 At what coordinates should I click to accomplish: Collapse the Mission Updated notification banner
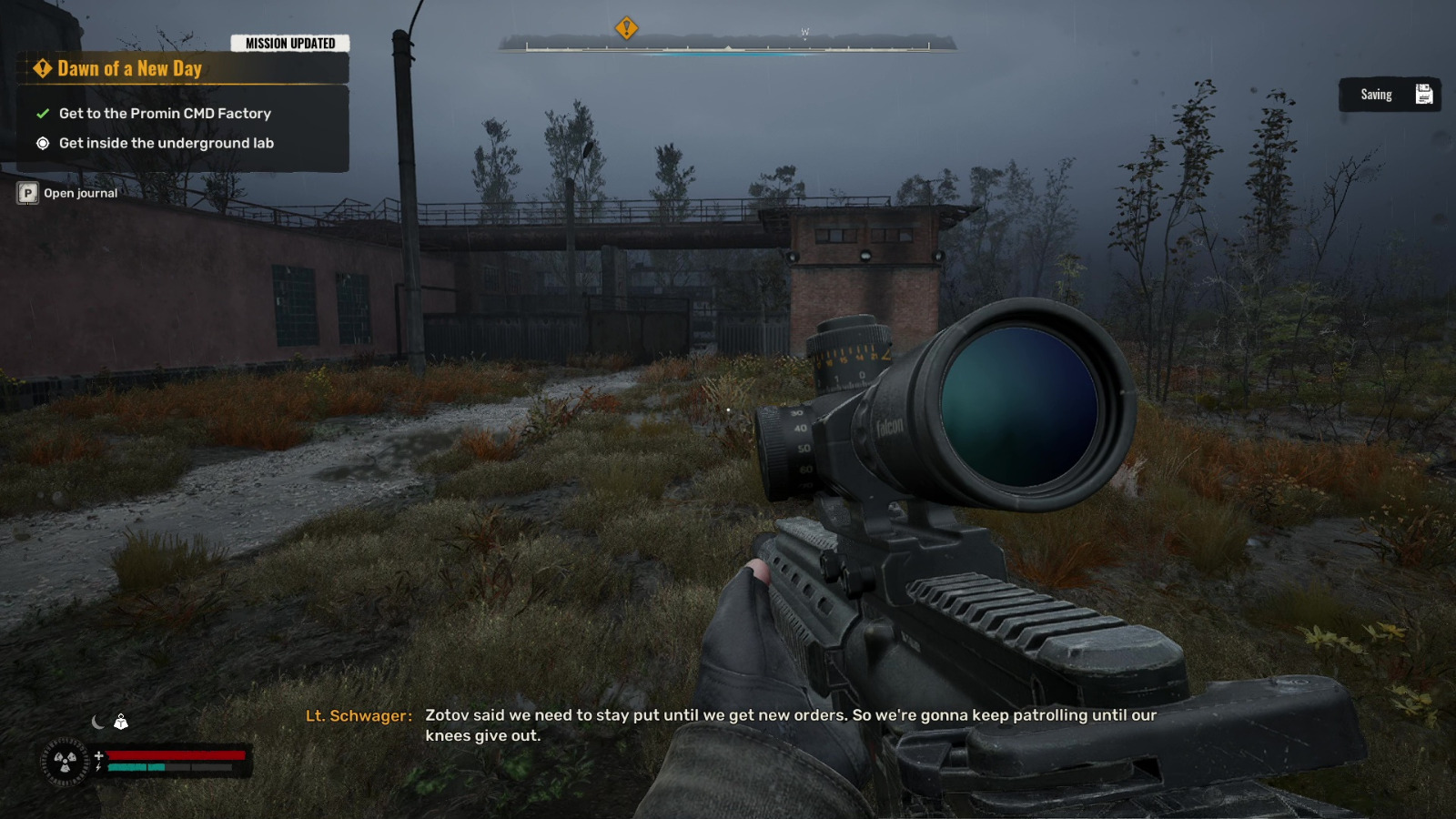tap(289, 43)
